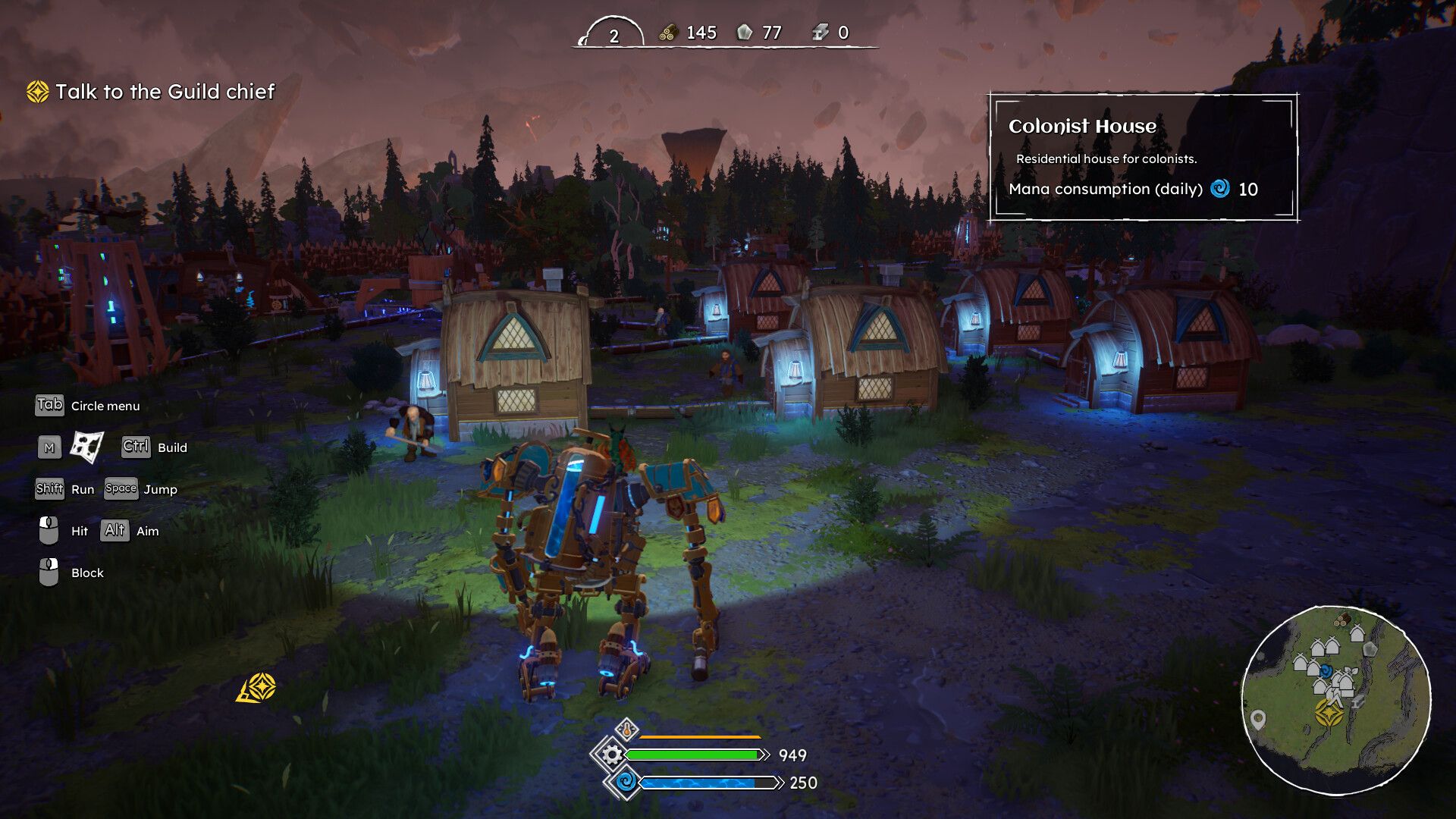Select the blue swirl marker on the minimap
The image size is (1456, 819).
(1326, 671)
